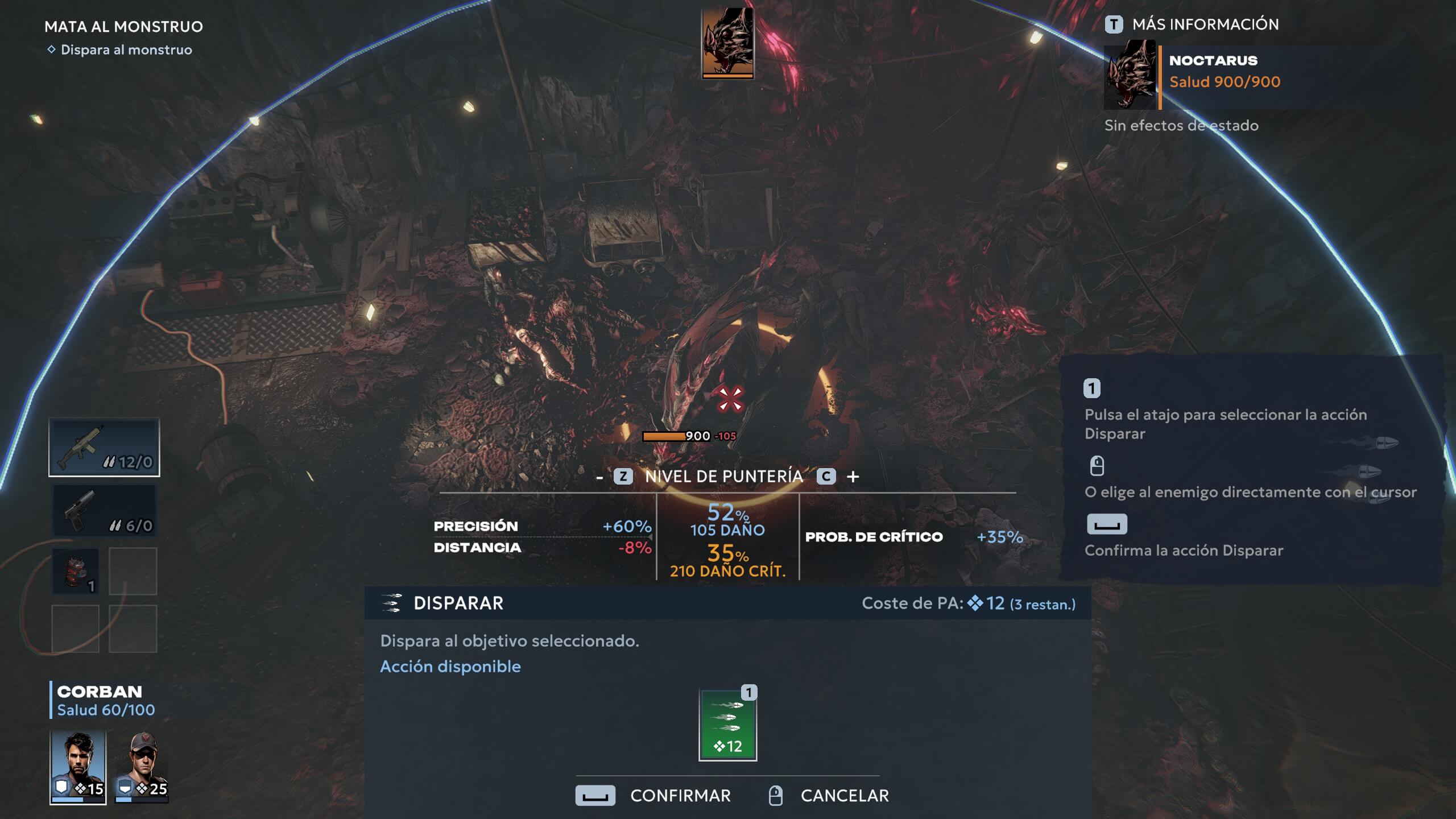The image size is (1456, 819).
Task: Select the assault rifle weapon slot
Action: [x=104, y=447]
